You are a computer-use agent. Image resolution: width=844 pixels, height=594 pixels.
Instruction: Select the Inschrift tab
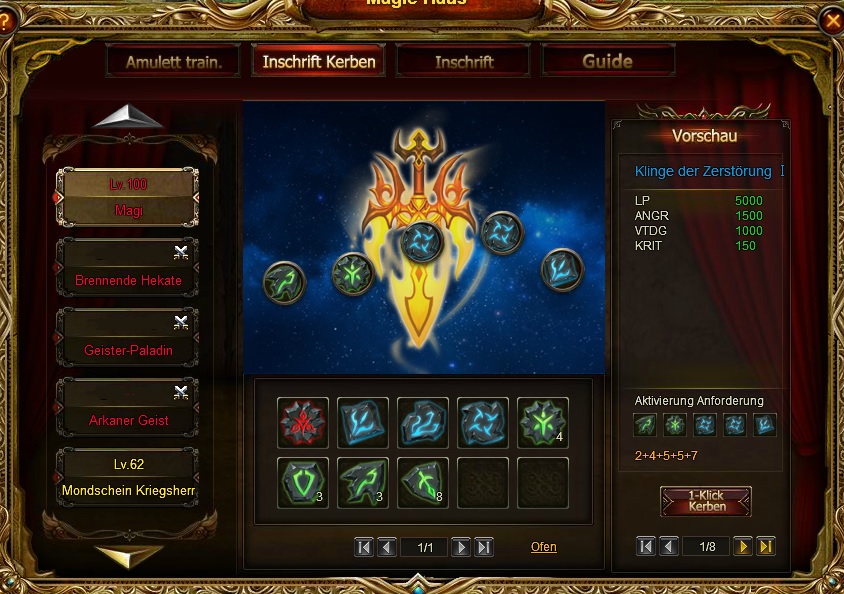coord(464,61)
